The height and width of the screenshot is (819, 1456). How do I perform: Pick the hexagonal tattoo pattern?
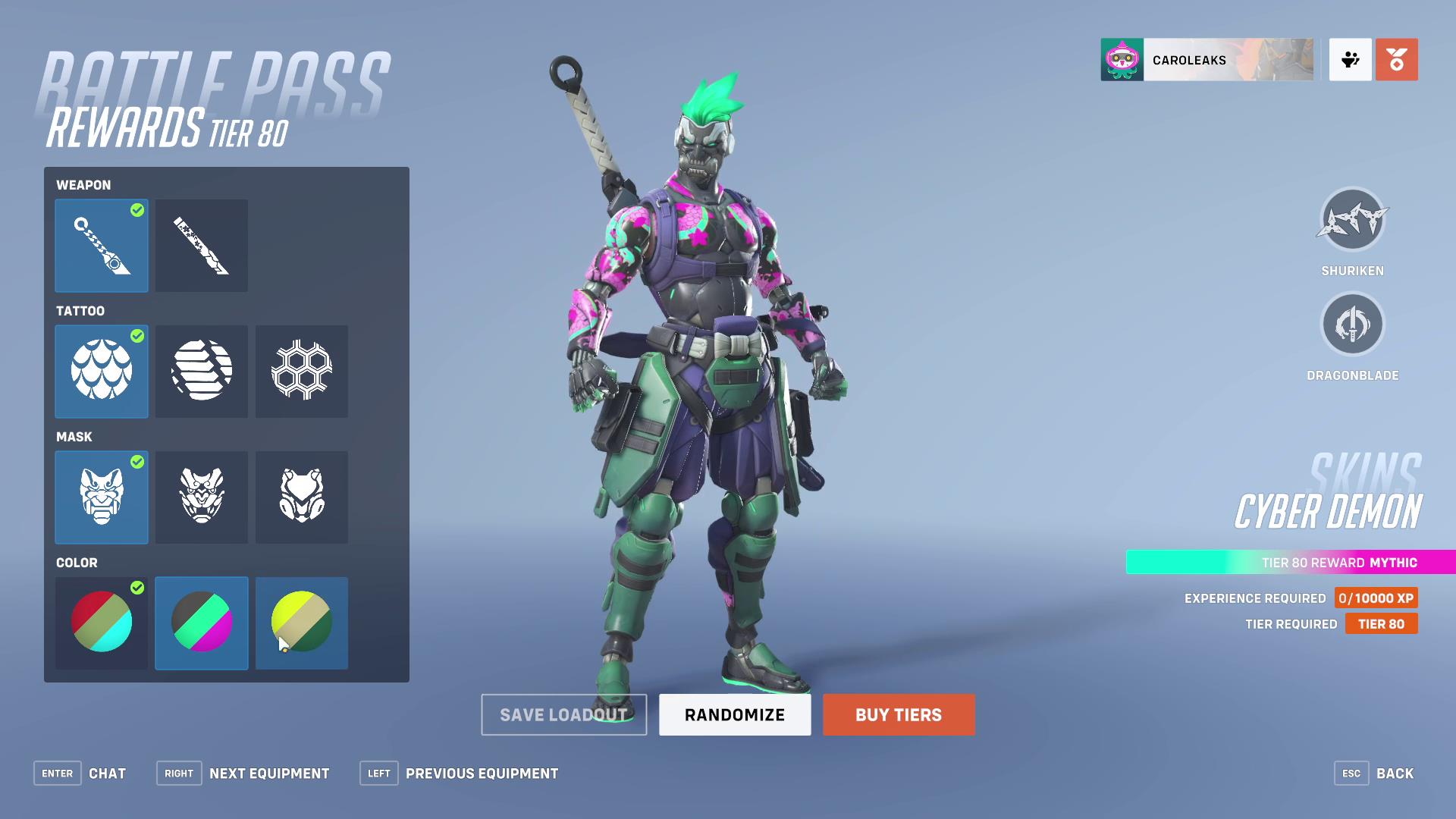301,371
